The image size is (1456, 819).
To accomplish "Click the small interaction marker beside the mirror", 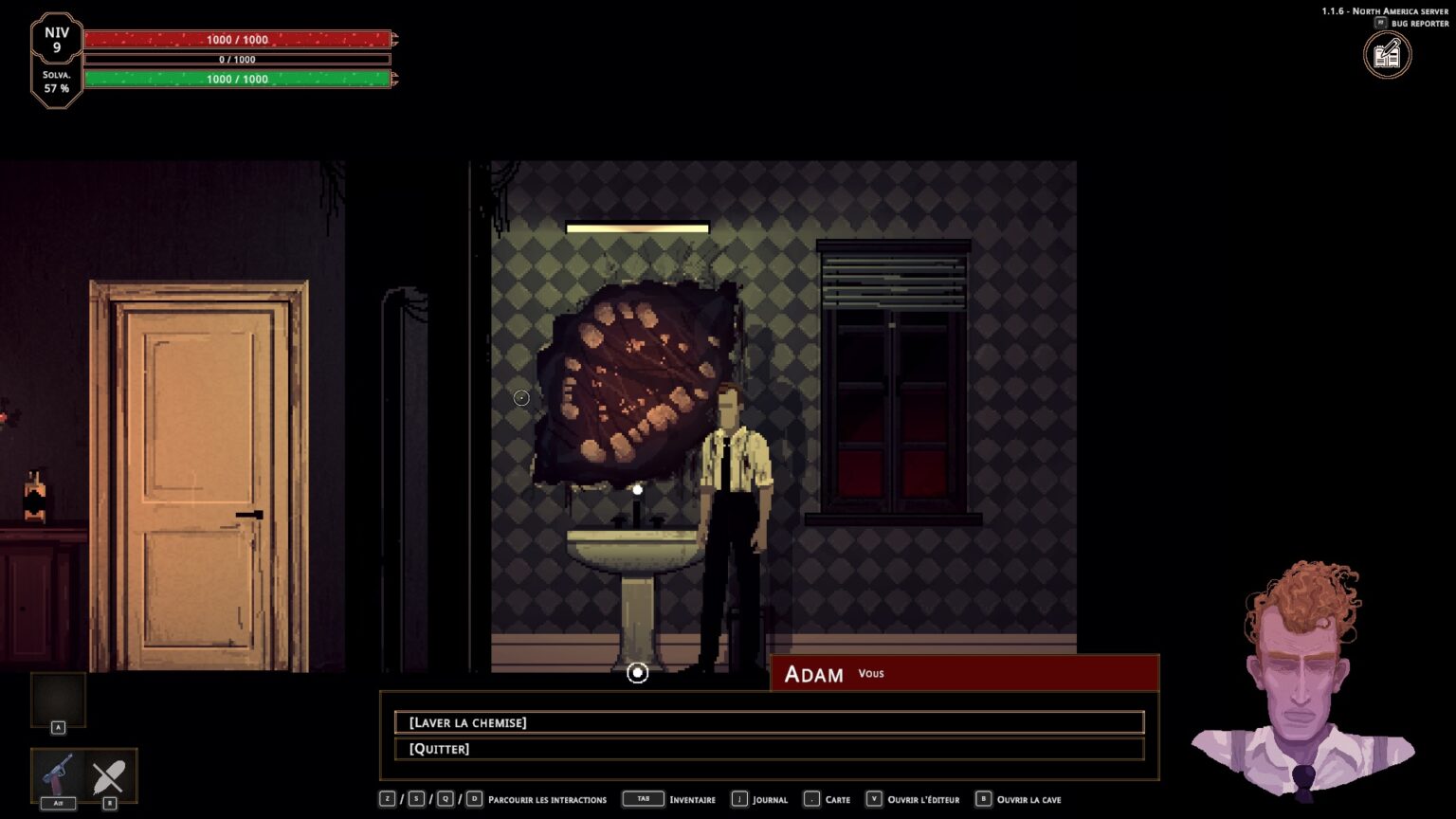I will (x=520, y=398).
